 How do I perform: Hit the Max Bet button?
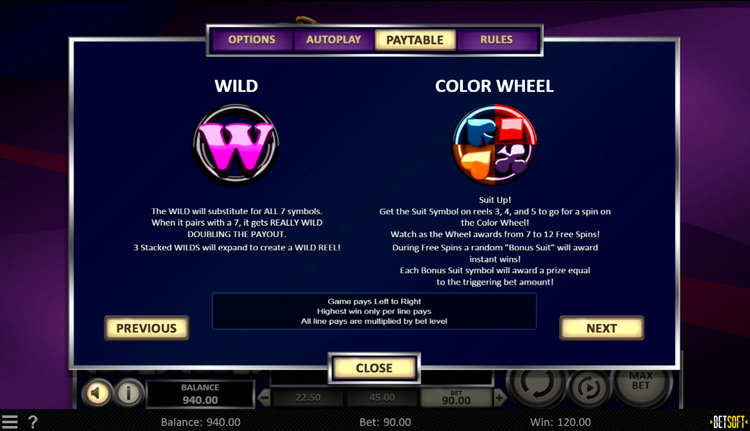pos(641,386)
